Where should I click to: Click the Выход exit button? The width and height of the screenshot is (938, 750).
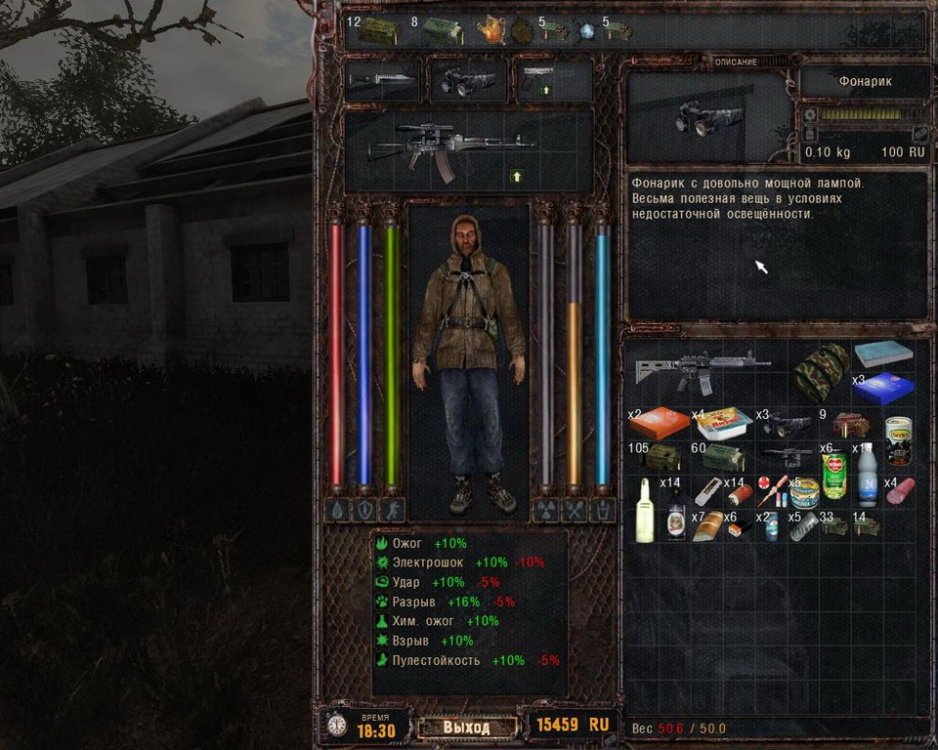coord(467,726)
